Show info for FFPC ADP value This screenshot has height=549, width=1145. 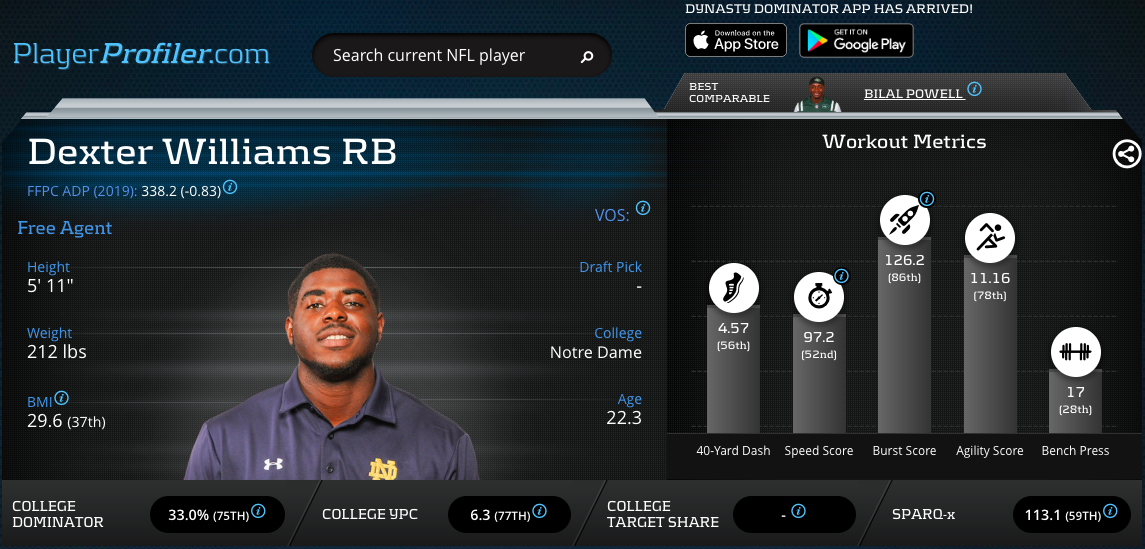point(230,187)
